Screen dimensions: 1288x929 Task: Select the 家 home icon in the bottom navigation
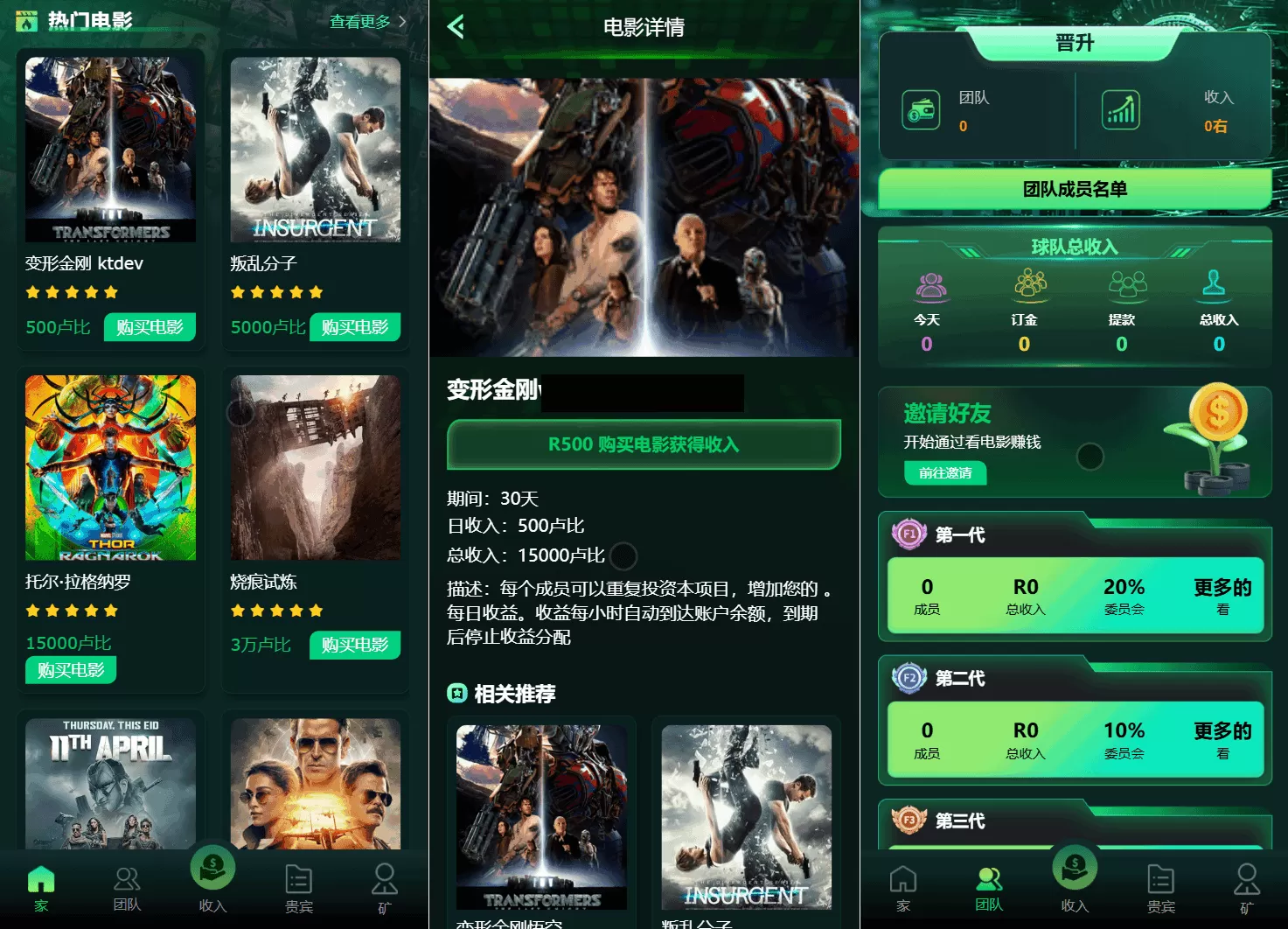click(x=40, y=879)
